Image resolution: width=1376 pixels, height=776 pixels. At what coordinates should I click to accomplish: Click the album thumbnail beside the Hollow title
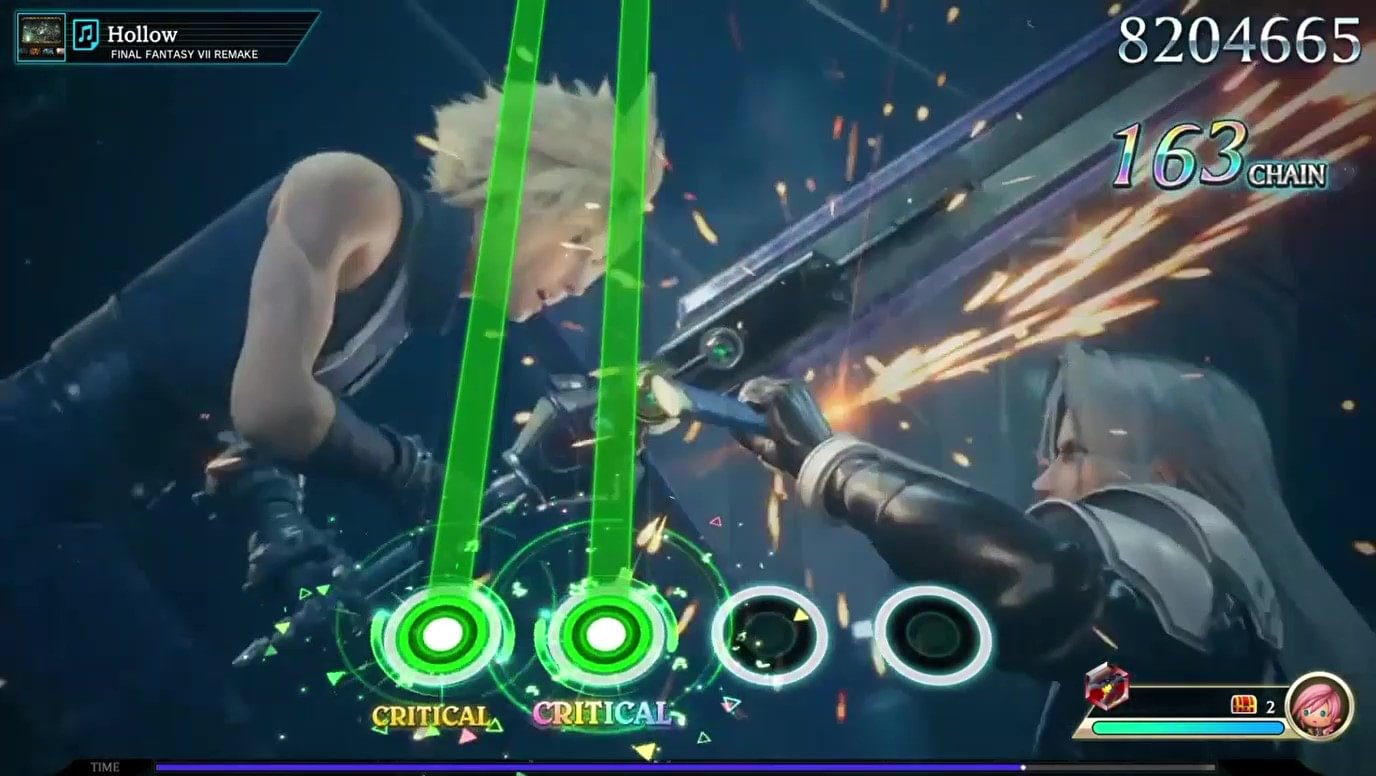pos(41,37)
